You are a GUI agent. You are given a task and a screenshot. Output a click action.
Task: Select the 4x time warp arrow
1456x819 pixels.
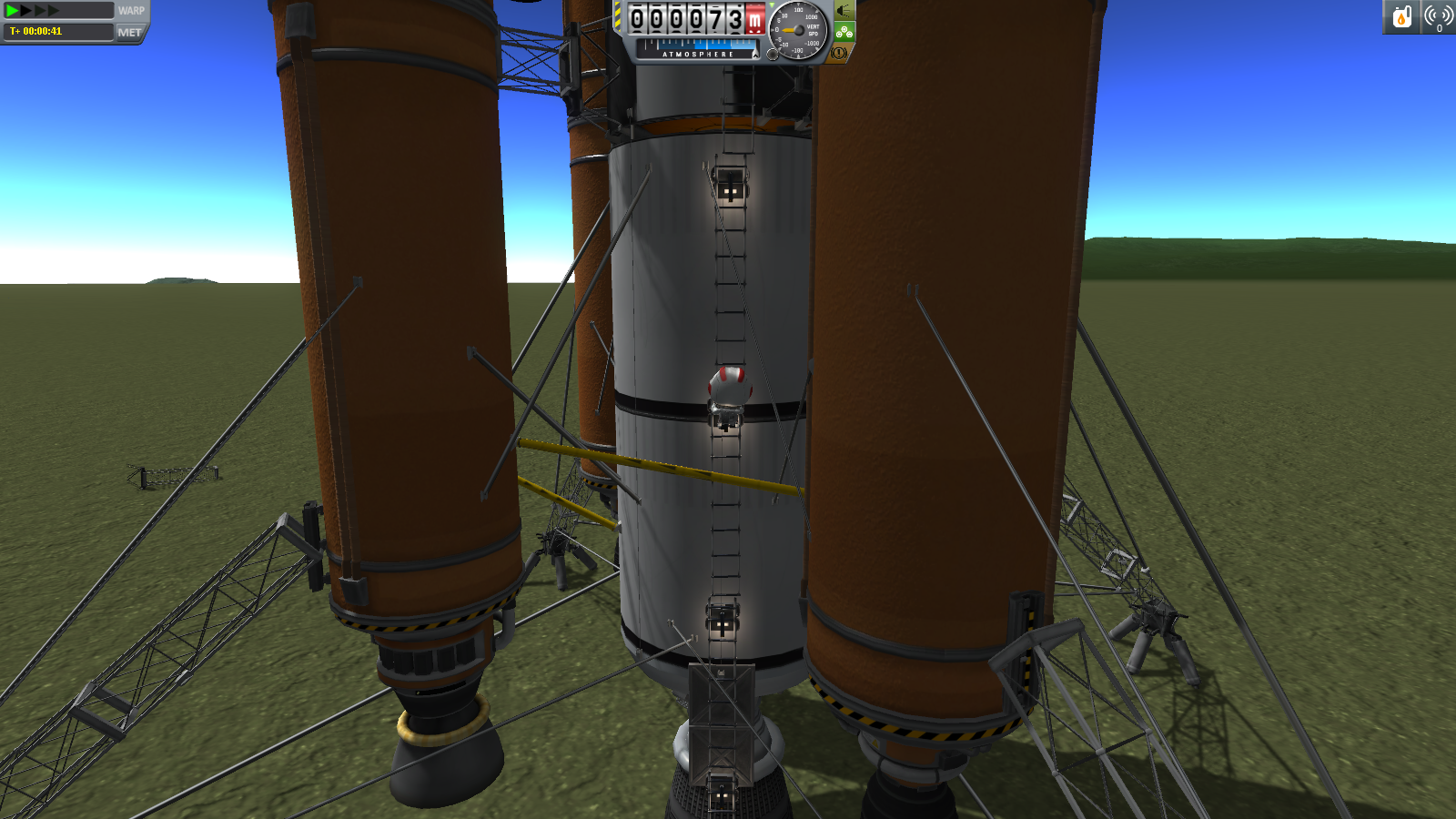coord(53,11)
